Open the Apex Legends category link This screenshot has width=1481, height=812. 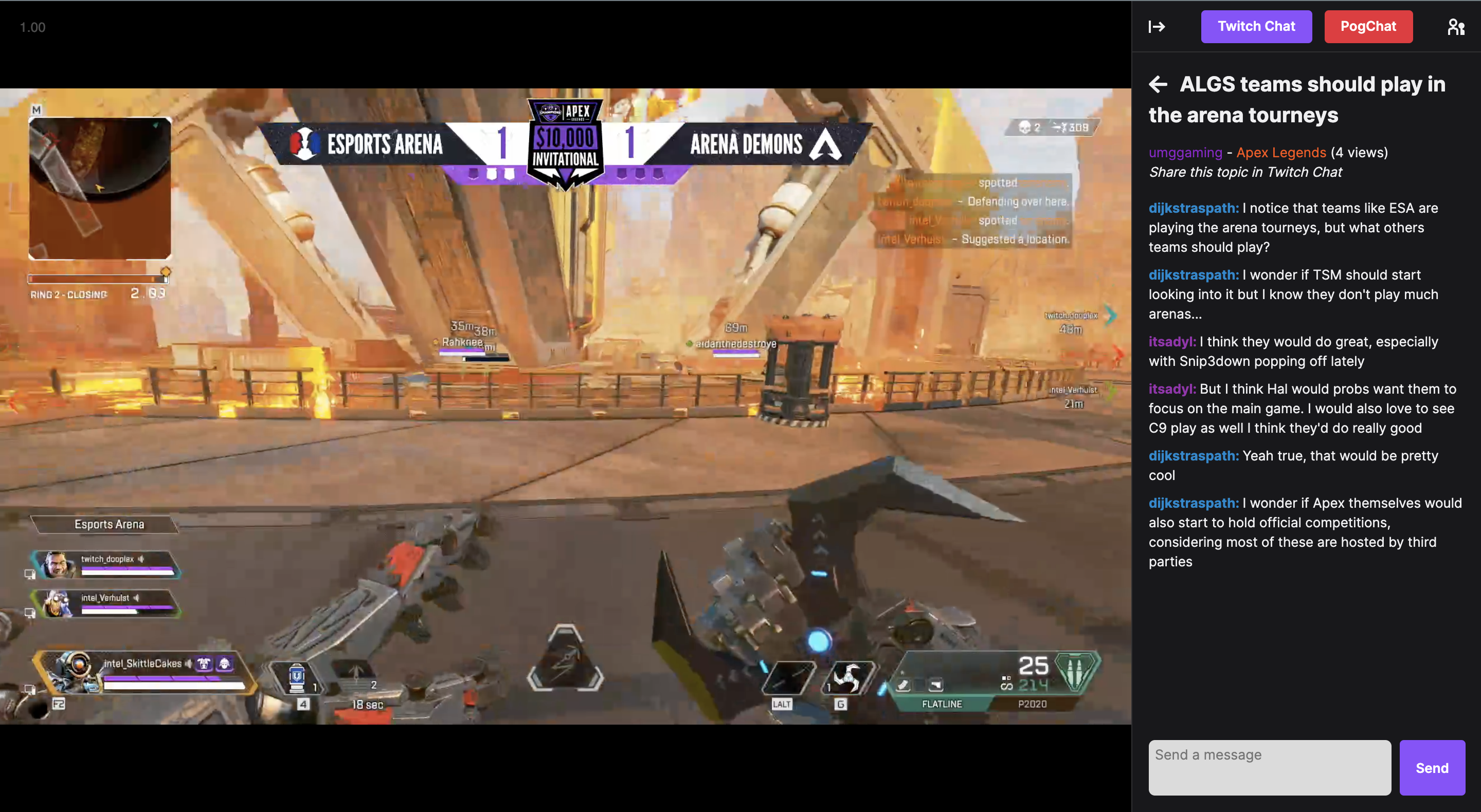1280,152
